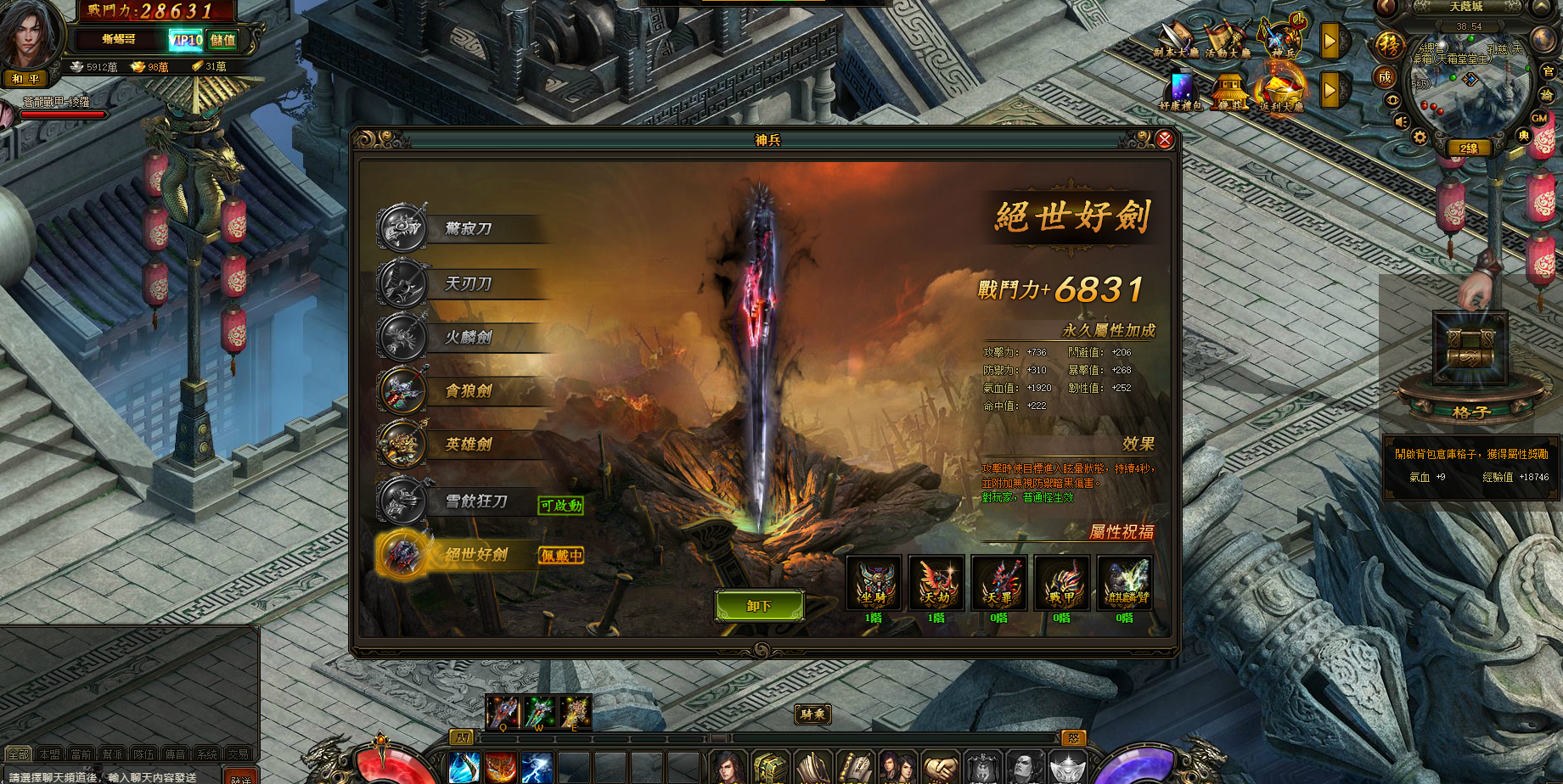
Task: Open the 坐騎 attribute blessing icon
Action: [x=874, y=583]
